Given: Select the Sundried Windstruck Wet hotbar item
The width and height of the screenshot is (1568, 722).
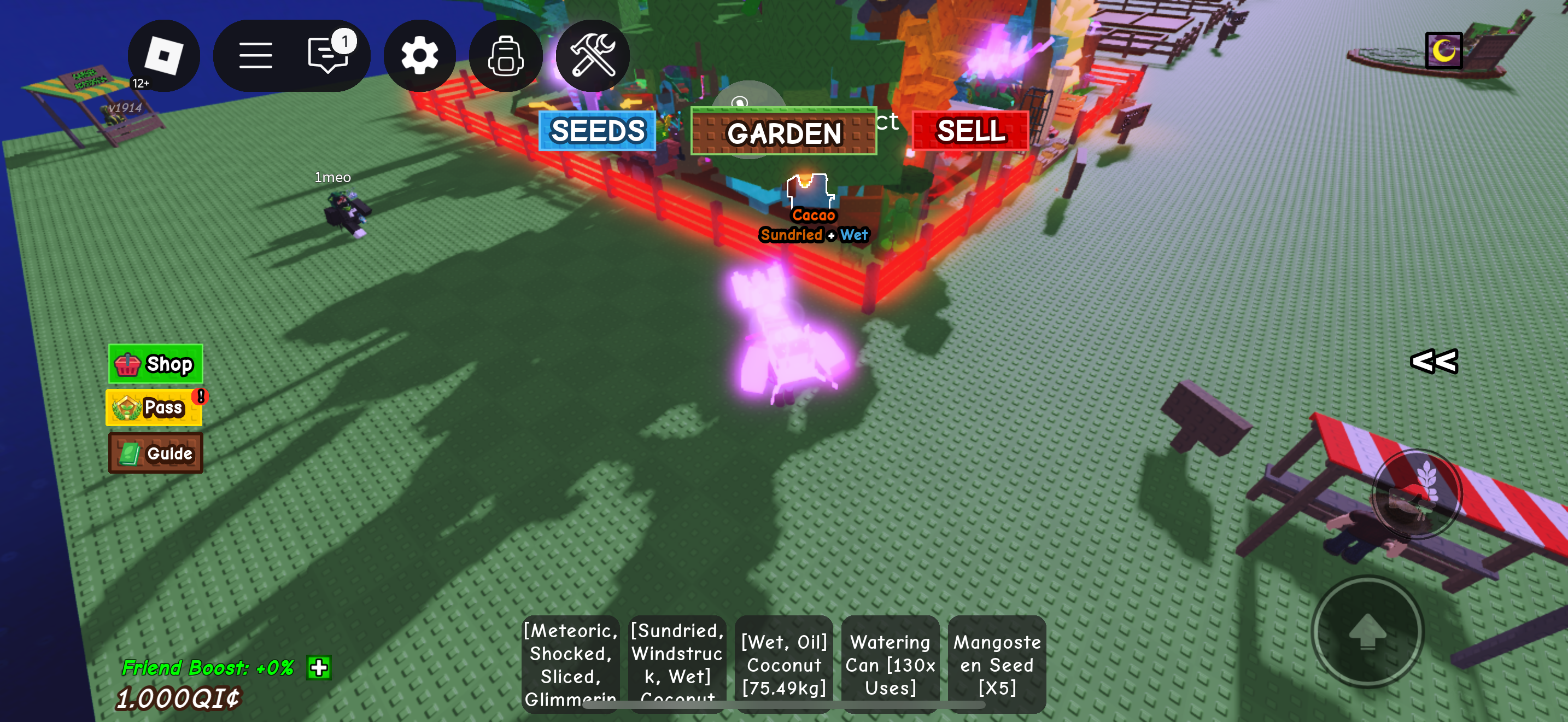Looking at the screenshot, I should [677, 663].
